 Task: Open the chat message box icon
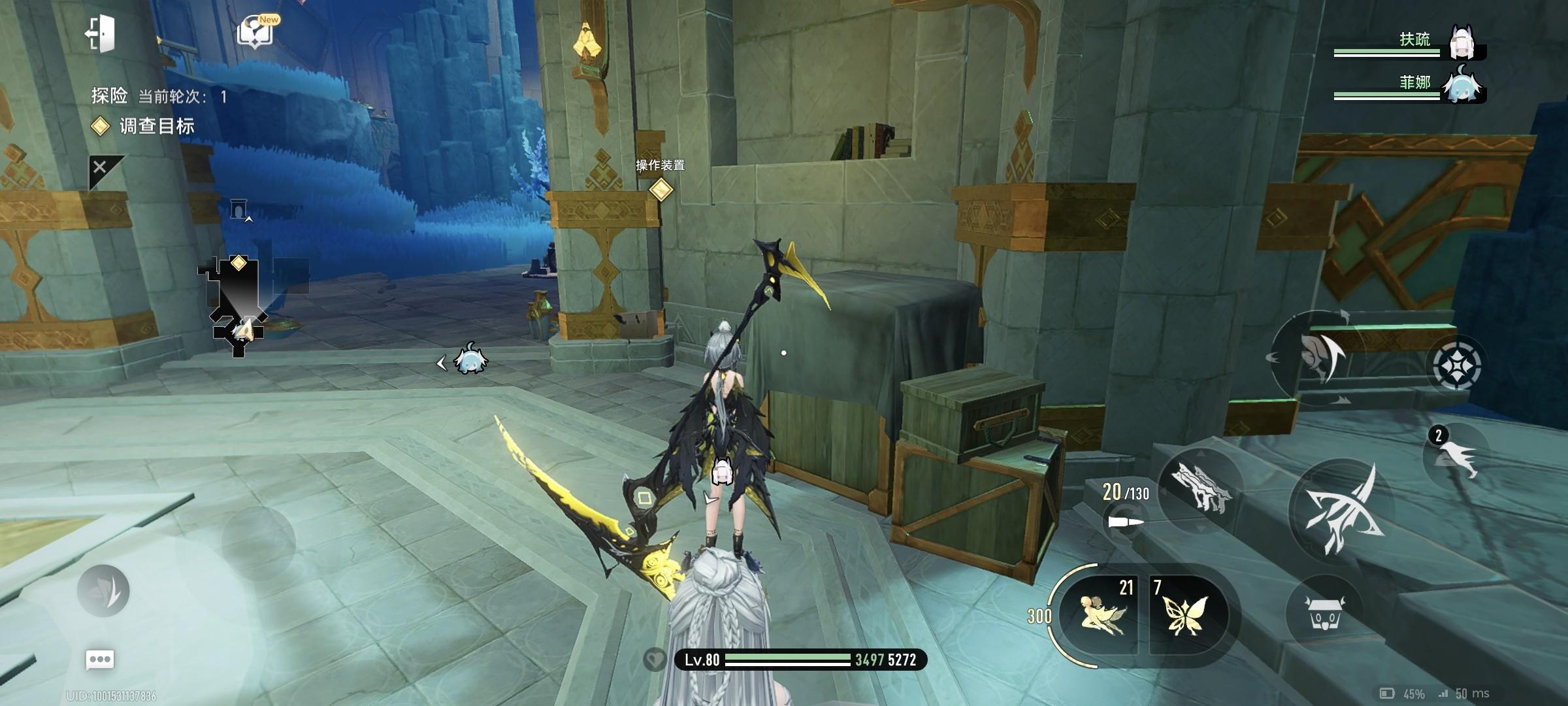100,659
